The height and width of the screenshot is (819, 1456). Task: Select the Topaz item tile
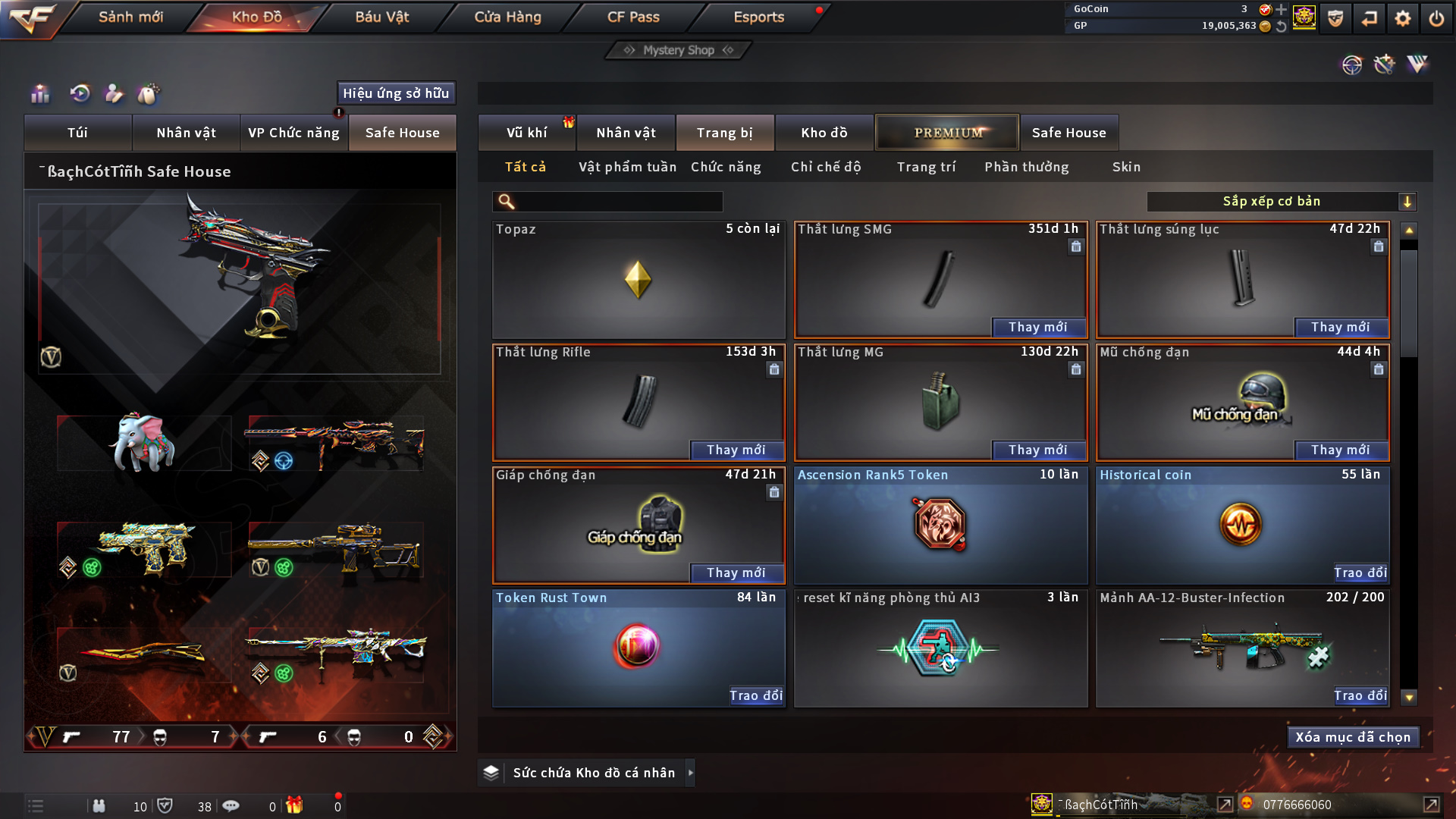[x=638, y=280]
